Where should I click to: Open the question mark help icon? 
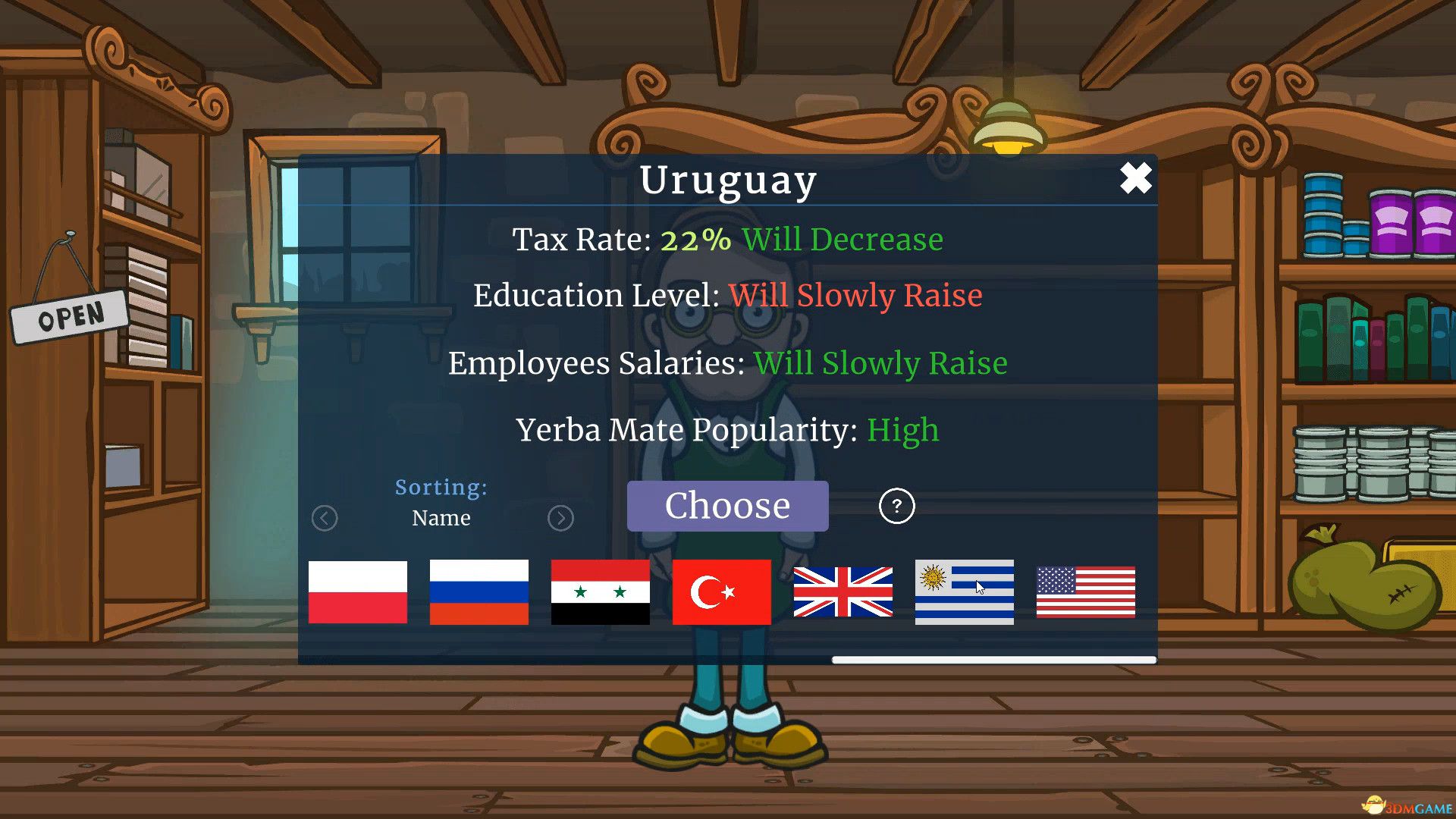897,506
